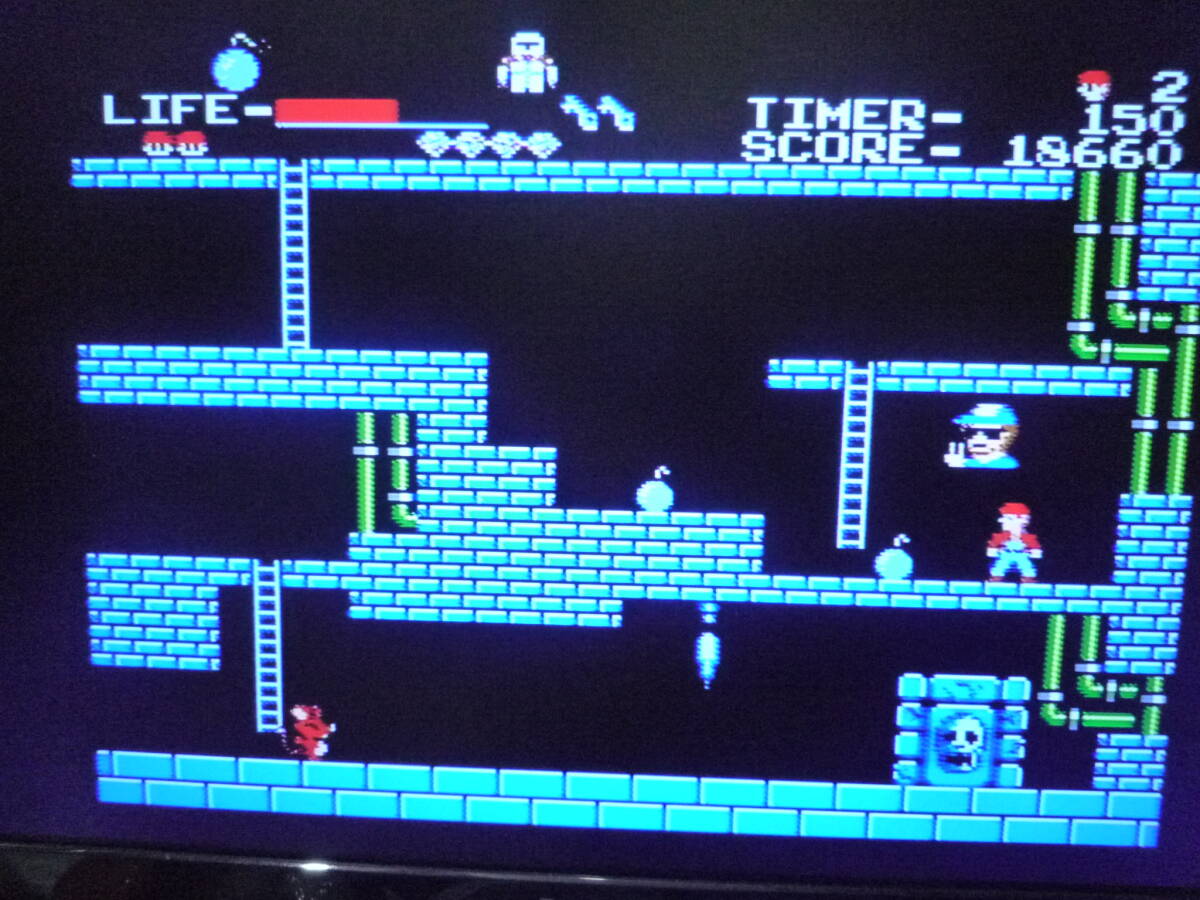Select the collected keys icon
Image resolution: width=1200 pixels, height=900 pixels.
coord(598,112)
